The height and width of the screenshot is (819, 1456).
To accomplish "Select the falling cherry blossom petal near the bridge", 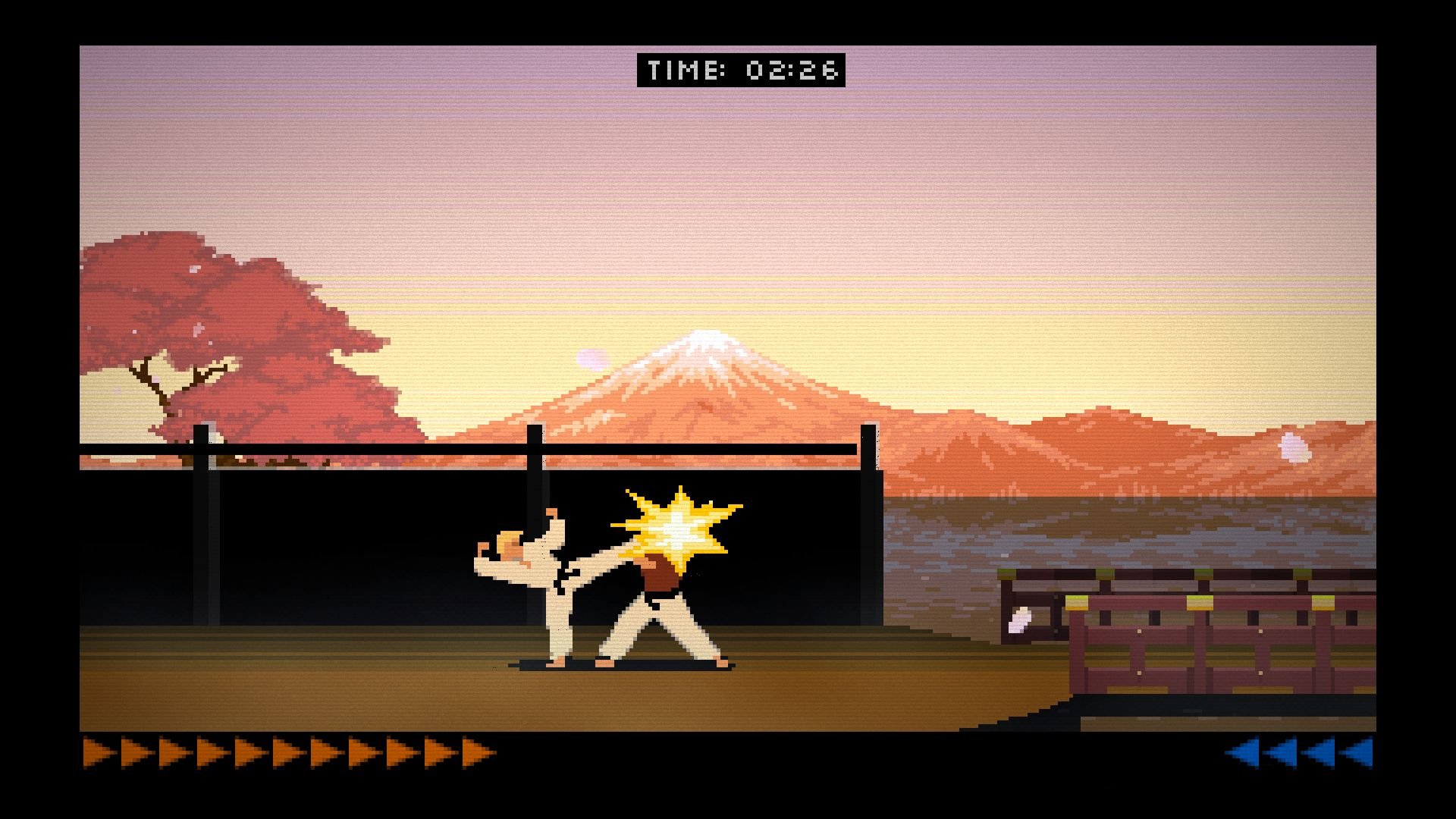I will tap(1019, 620).
